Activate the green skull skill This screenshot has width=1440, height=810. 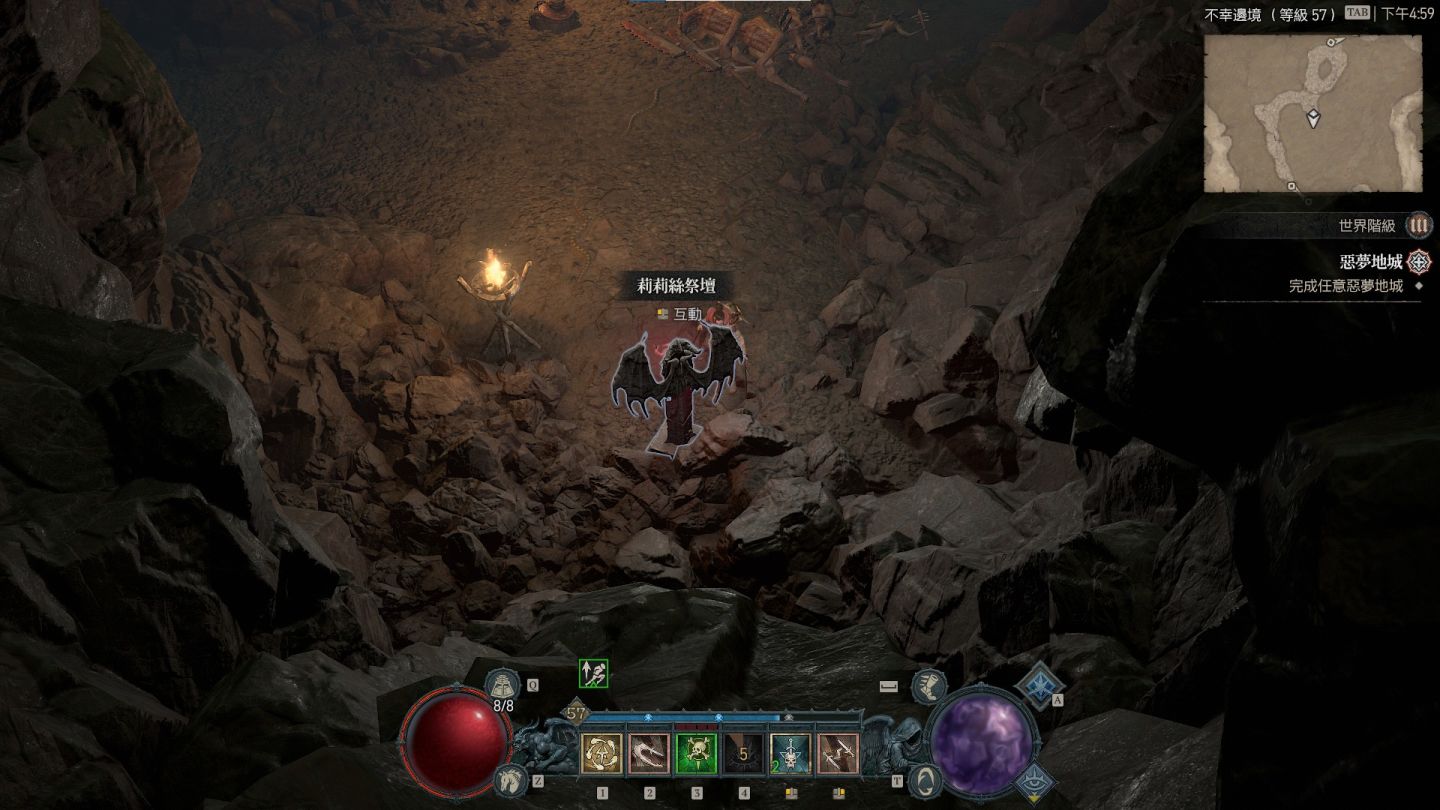[x=696, y=754]
